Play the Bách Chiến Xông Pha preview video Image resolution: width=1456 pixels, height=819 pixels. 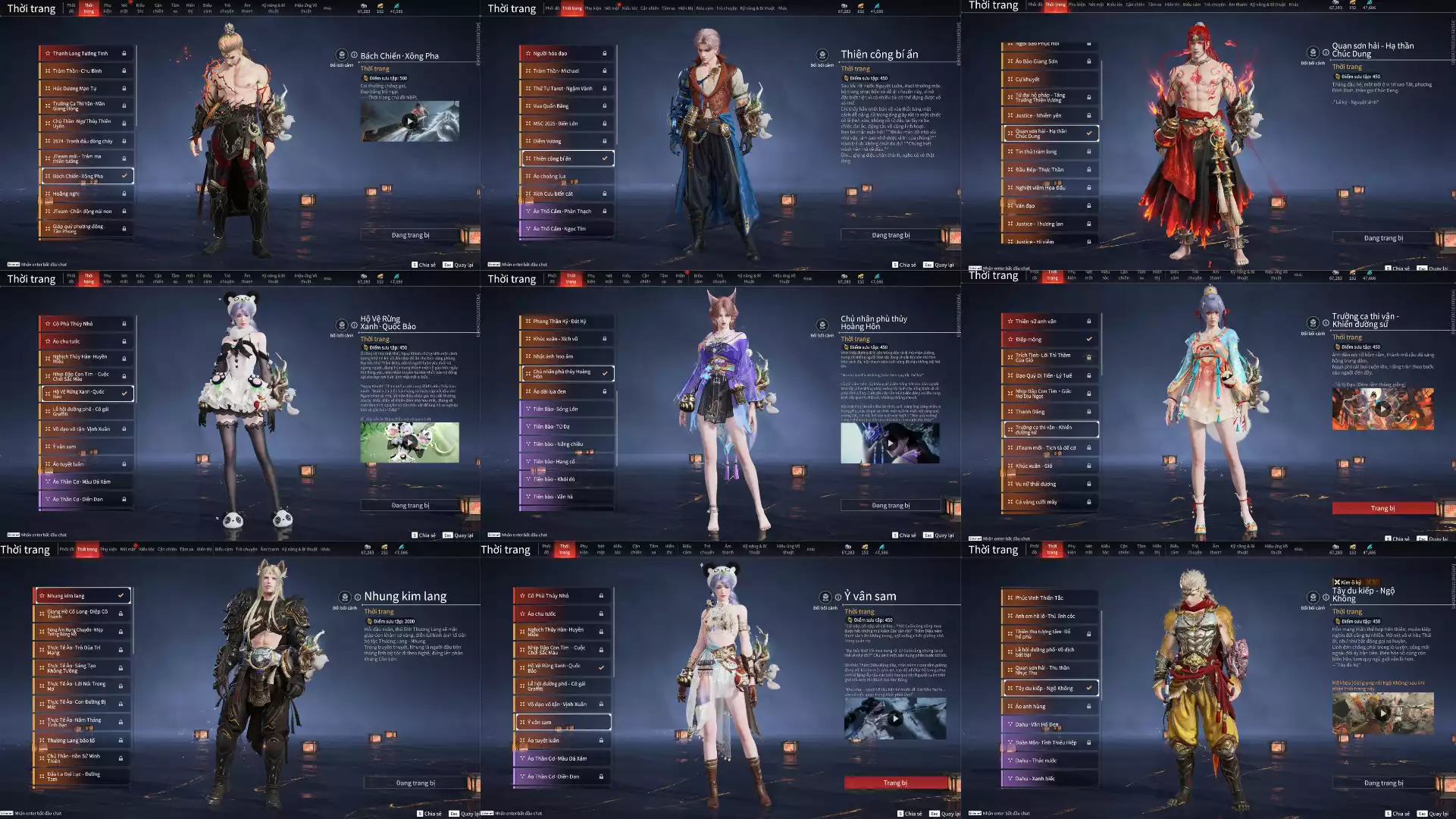point(410,120)
